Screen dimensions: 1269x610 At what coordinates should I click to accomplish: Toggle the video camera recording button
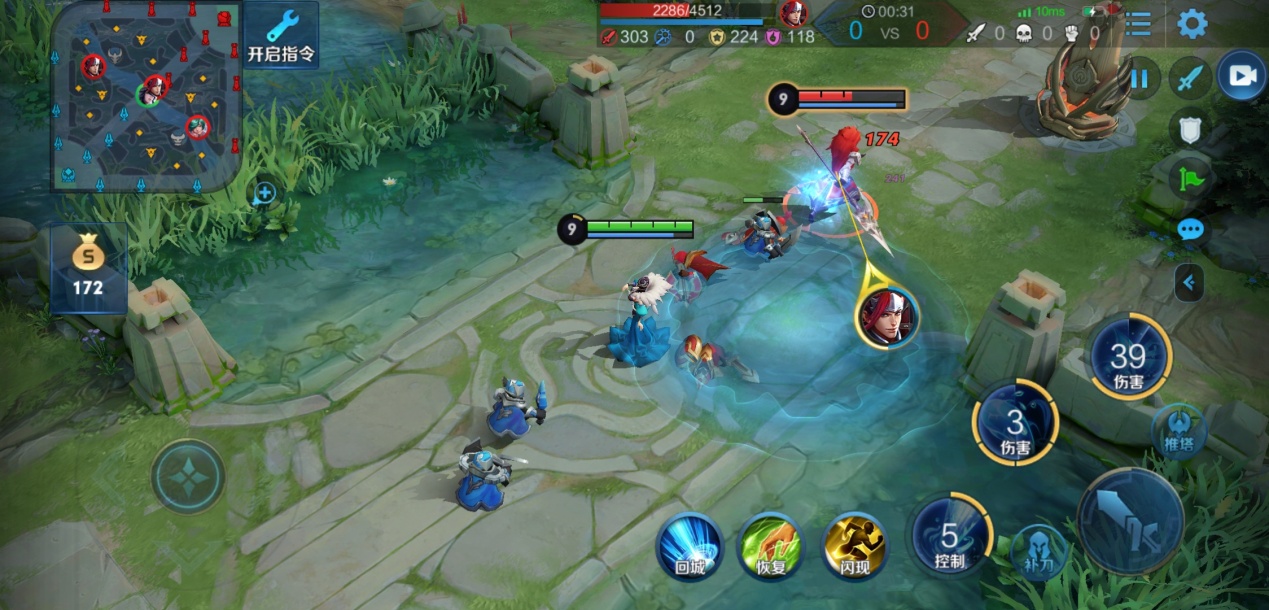coord(1241,77)
